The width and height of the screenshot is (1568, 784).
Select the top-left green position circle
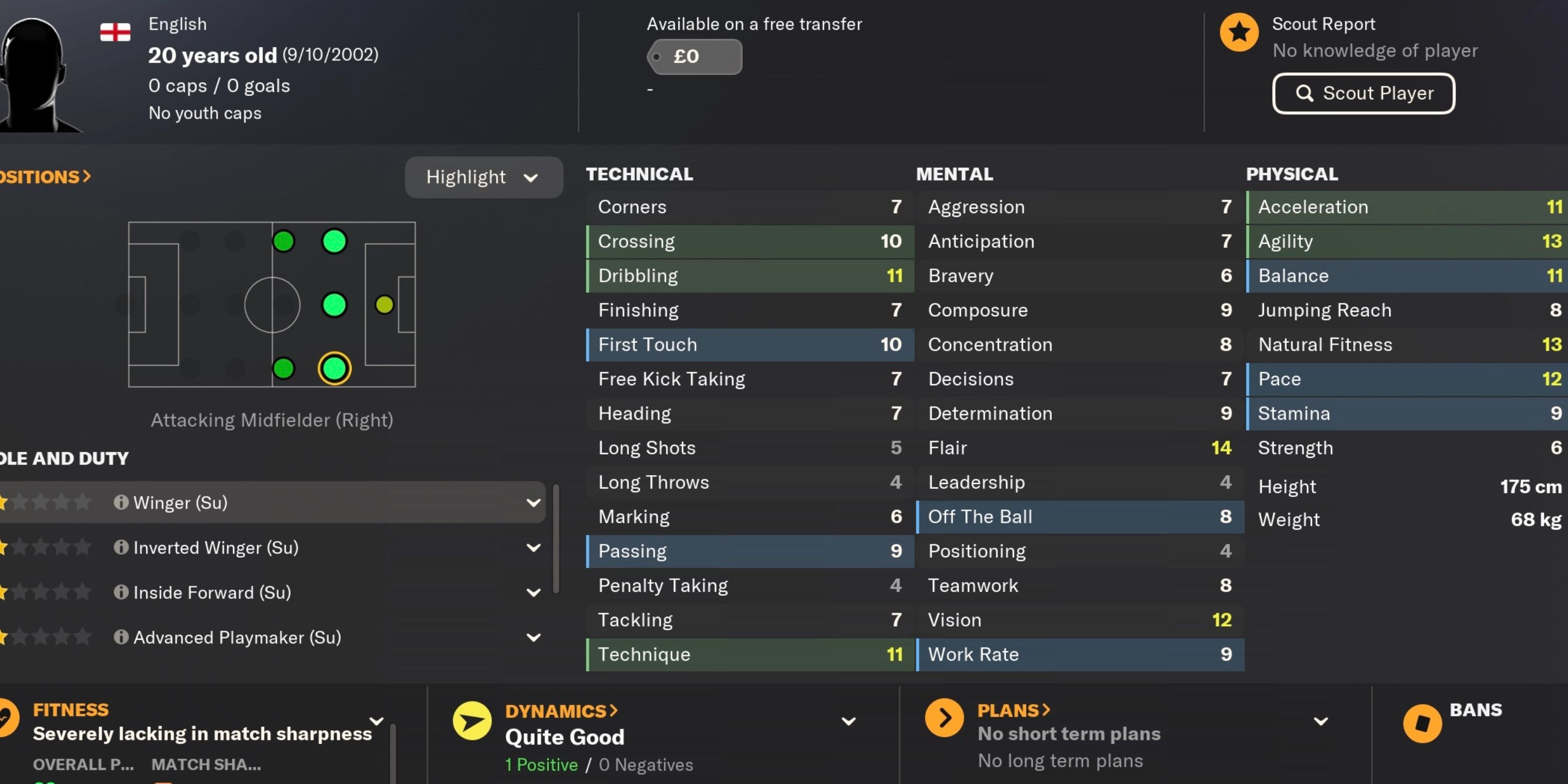point(283,240)
